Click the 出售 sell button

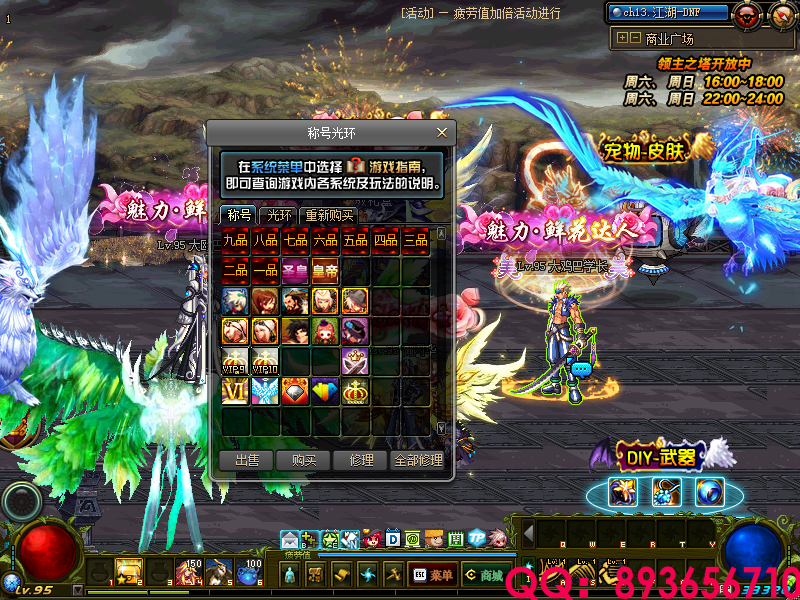(246, 460)
